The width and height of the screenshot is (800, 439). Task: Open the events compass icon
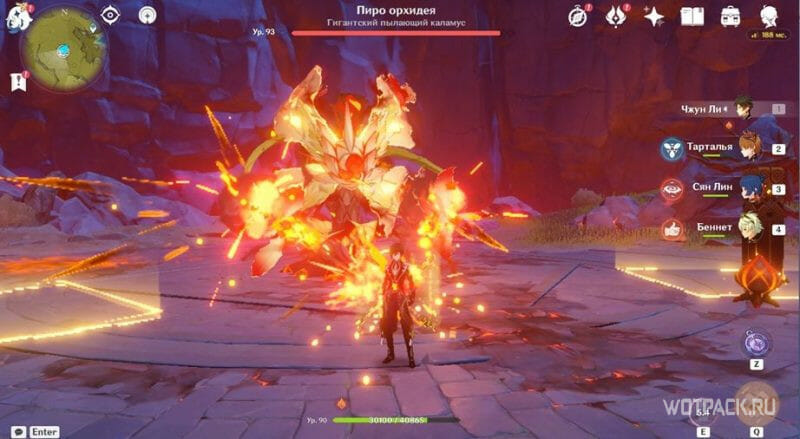(577, 16)
